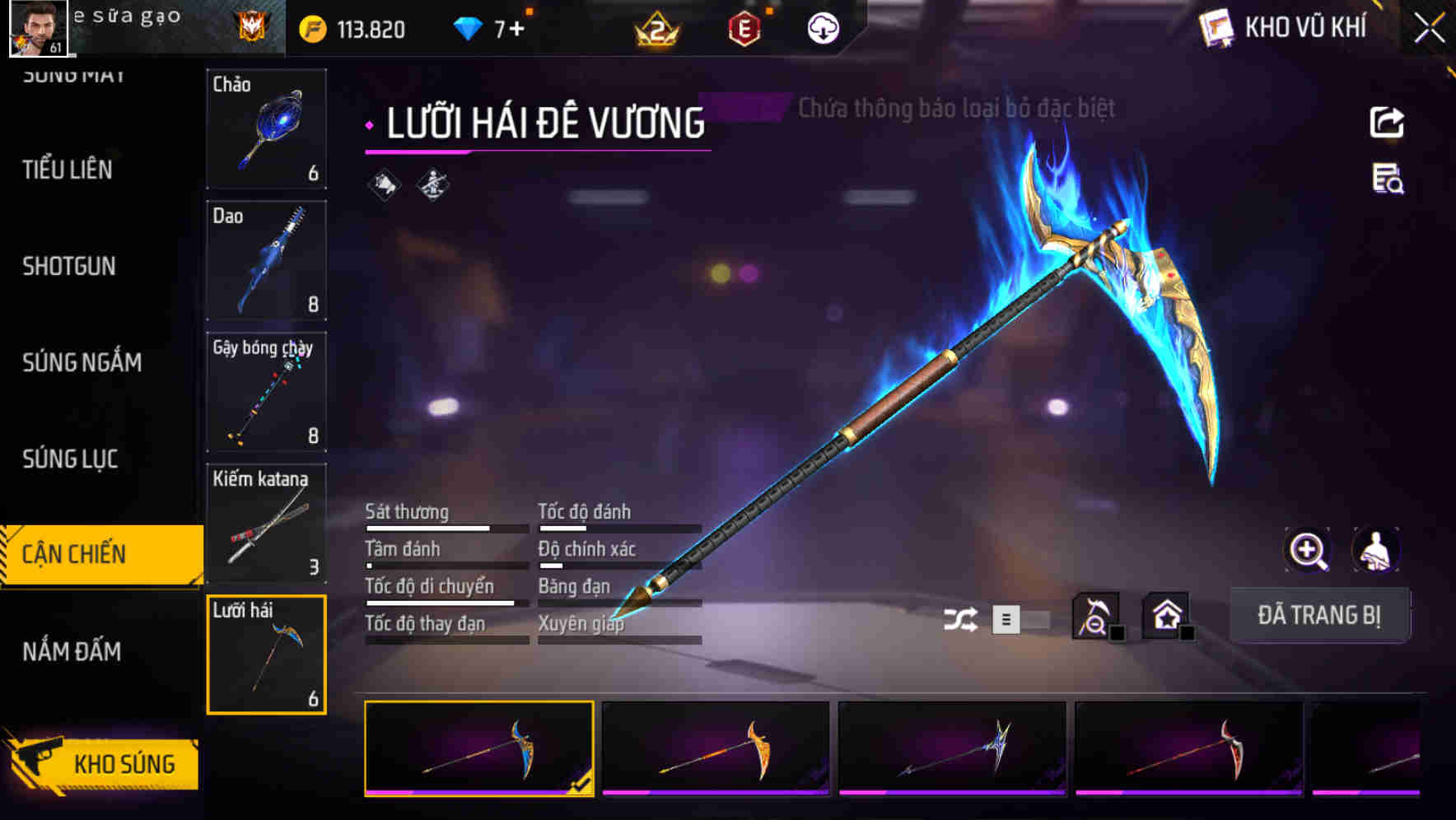Screen dimensions: 1456x820
Task: Click the scythe preview icon with magnifying glass
Action: (1098, 614)
